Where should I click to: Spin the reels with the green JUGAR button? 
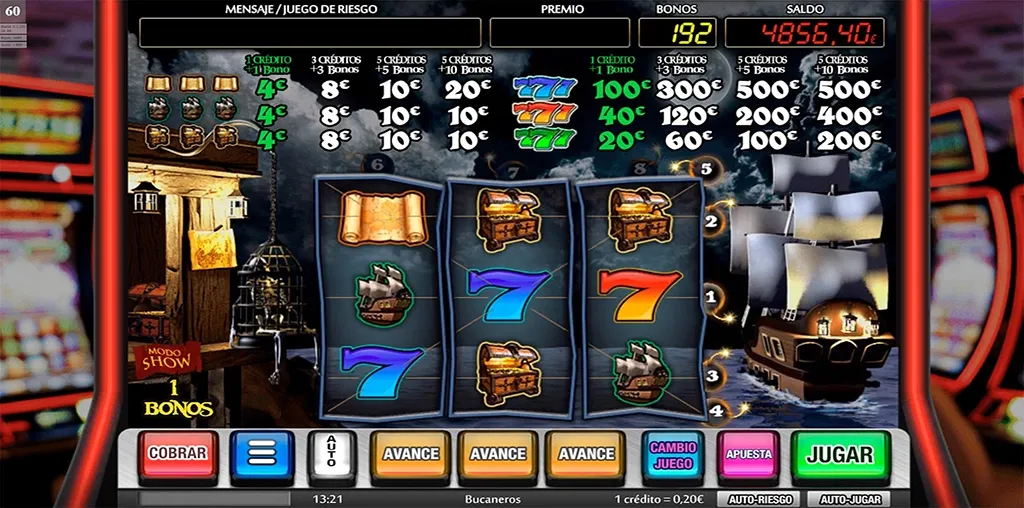[840, 454]
